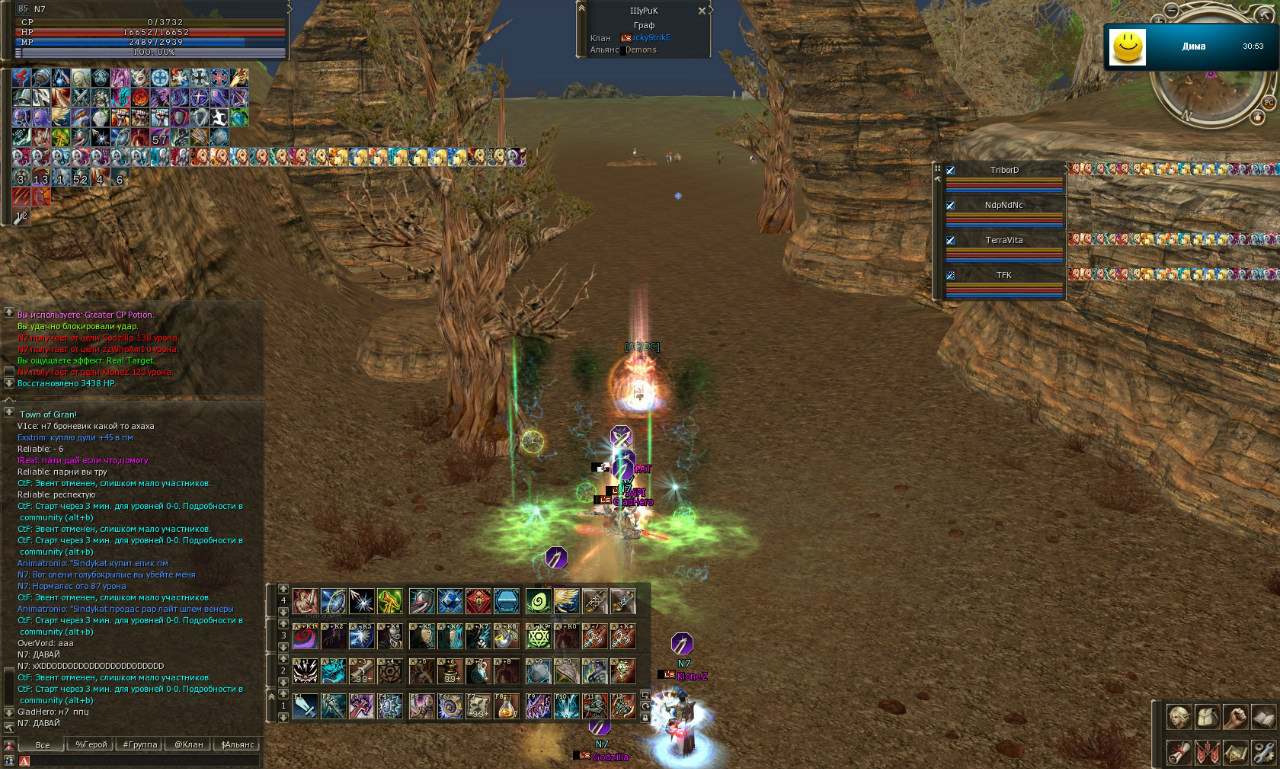This screenshot has width=1280, height=769.
Task: Open the %Герой chat tab
Action: [x=92, y=744]
